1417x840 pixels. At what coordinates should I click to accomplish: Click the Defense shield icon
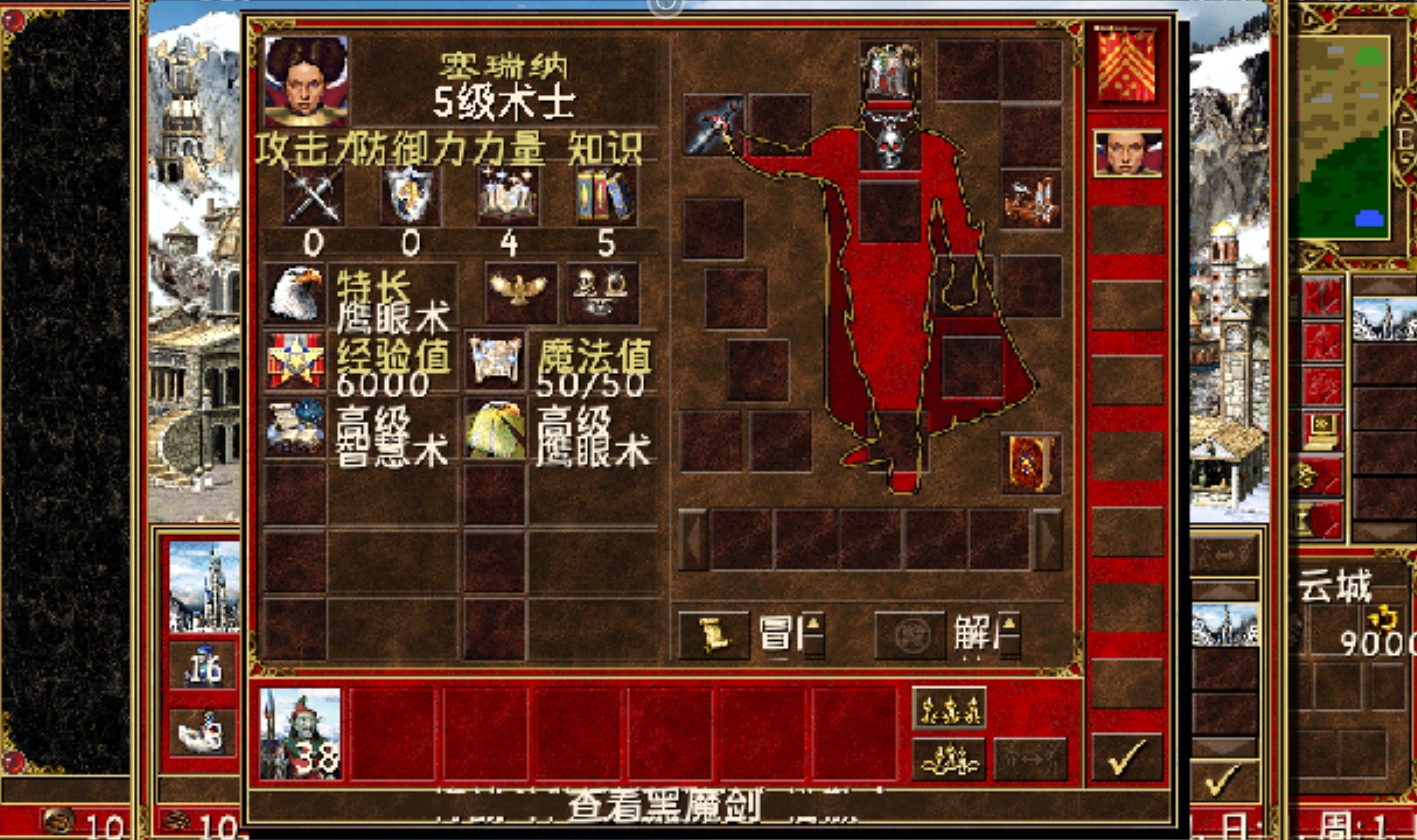411,196
